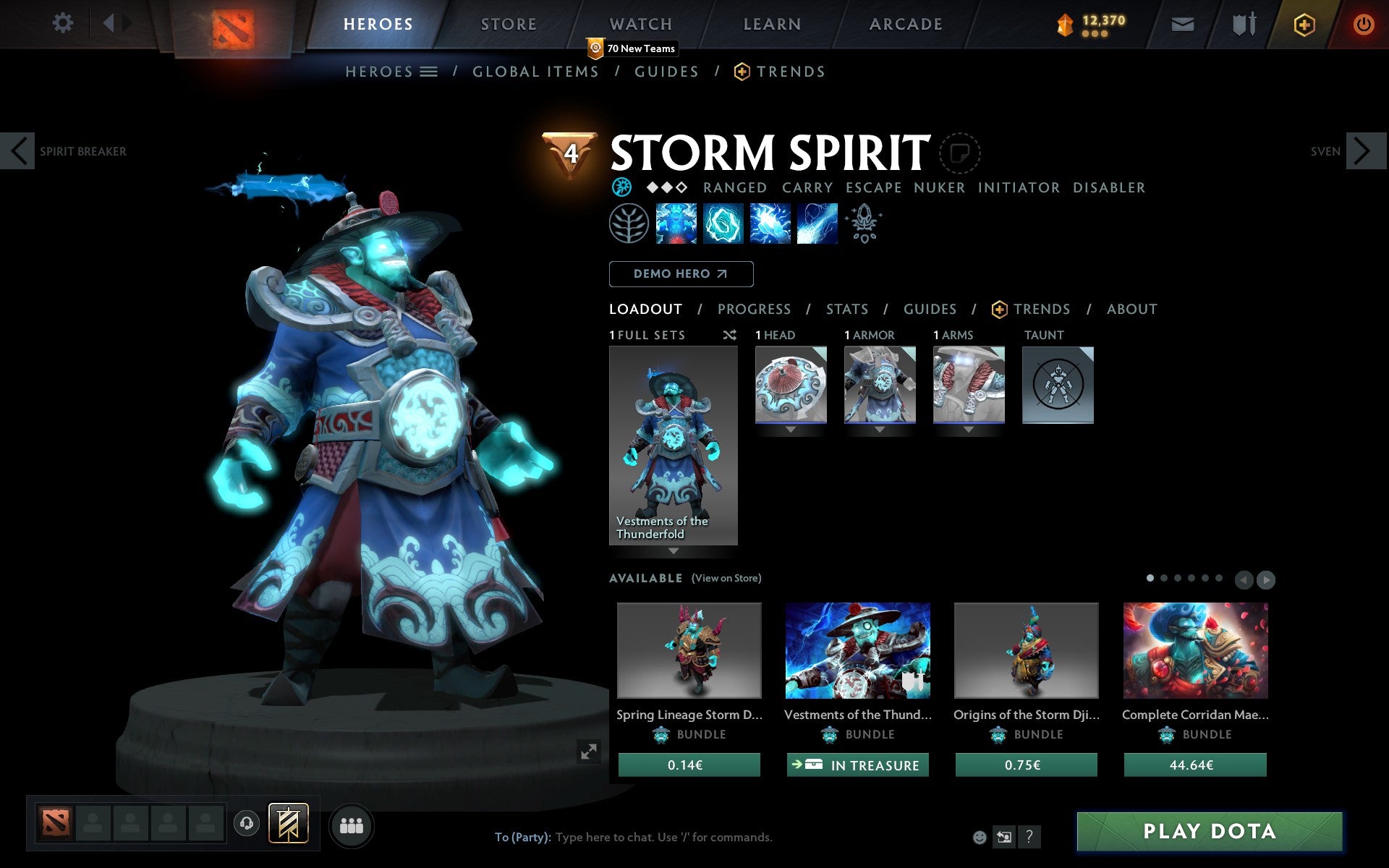
Task: Expand the 1 HEAD item dropdown arrow
Action: click(790, 429)
